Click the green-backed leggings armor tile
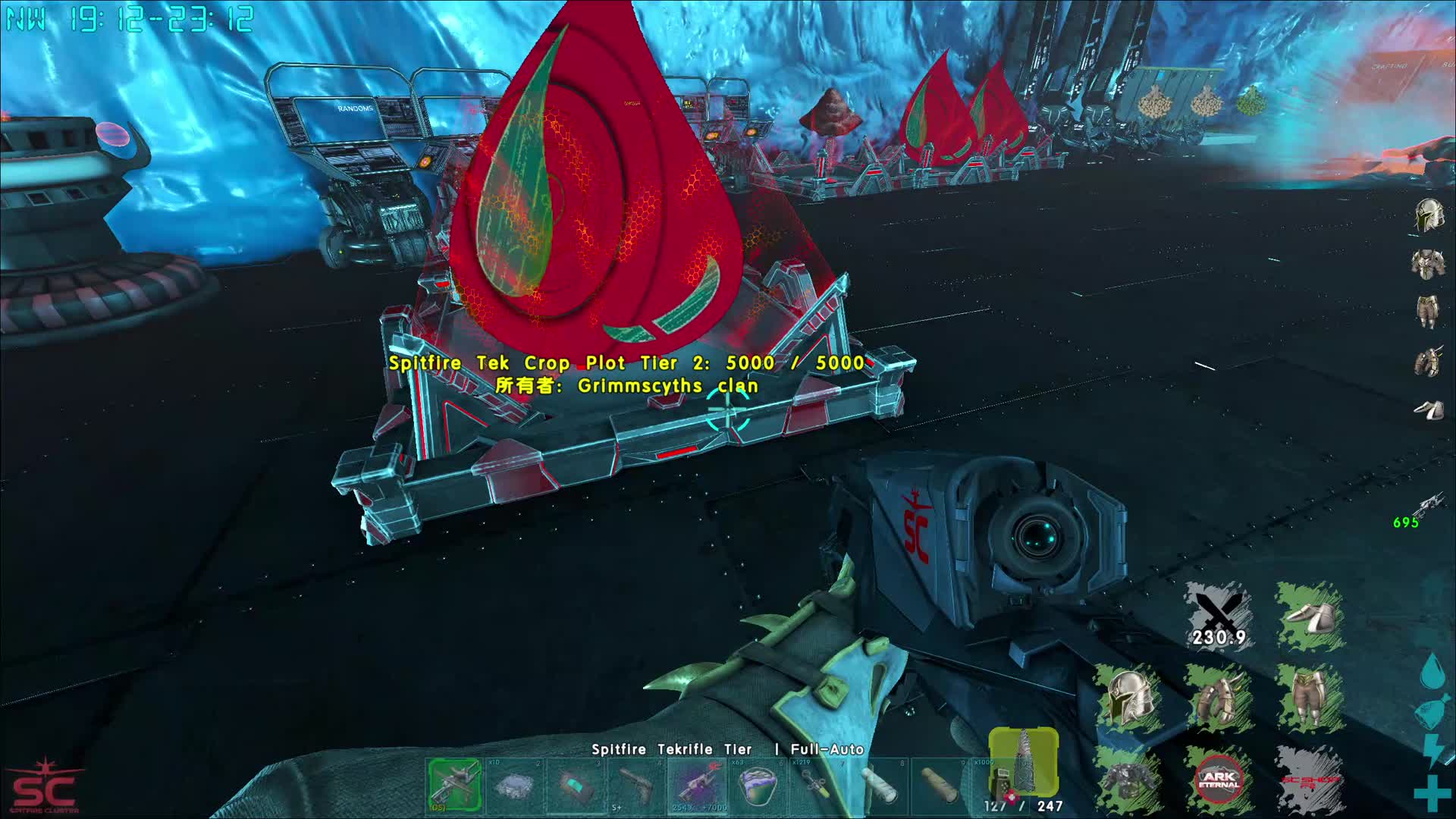This screenshot has width=1456, height=819. pos(1309,696)
